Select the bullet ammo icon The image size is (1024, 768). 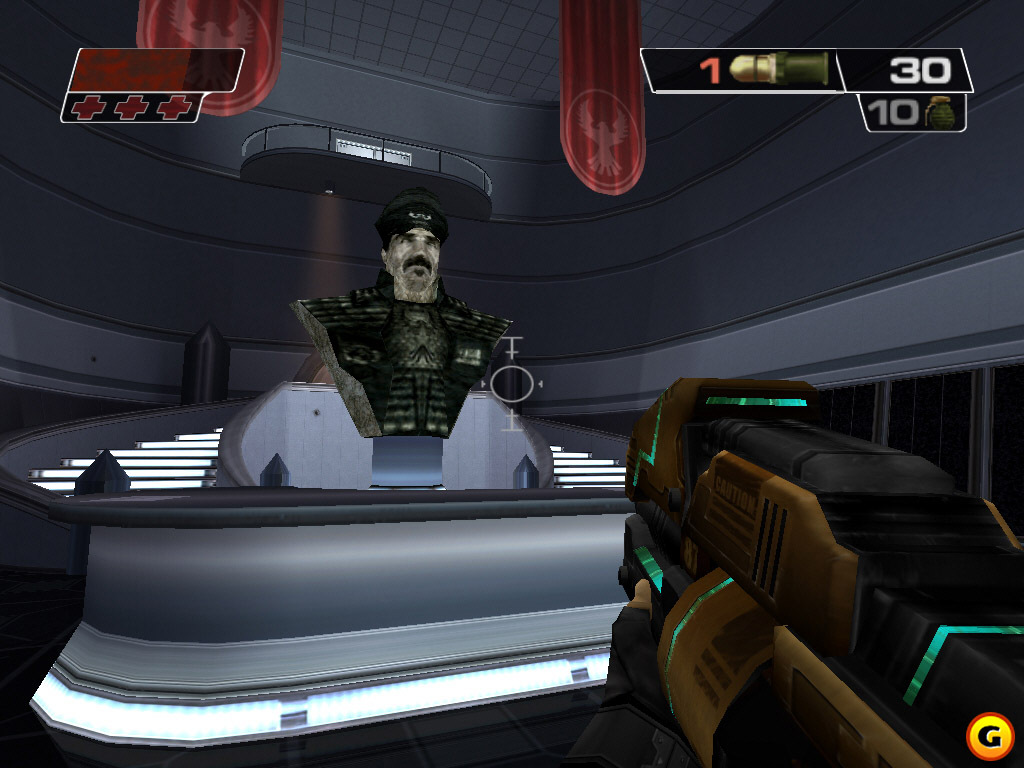point(778,70)
